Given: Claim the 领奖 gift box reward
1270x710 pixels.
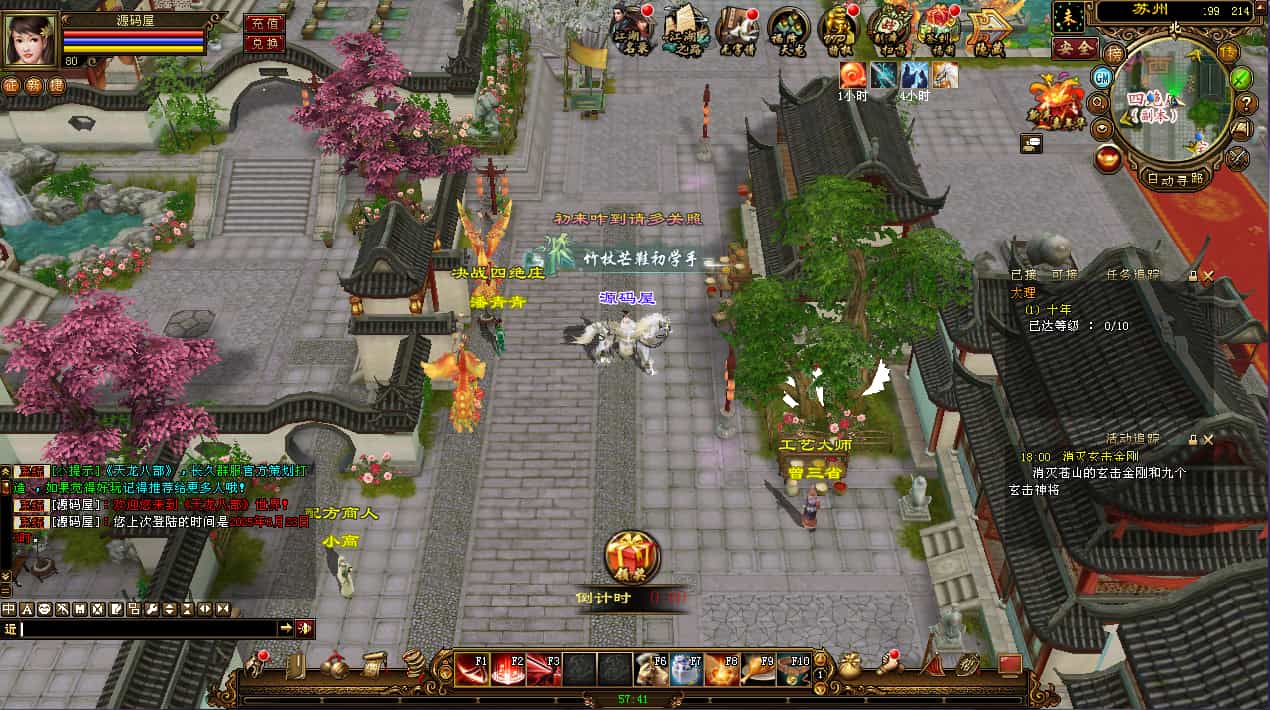Looking at the screenshot, I should click(x=632, y=556).
